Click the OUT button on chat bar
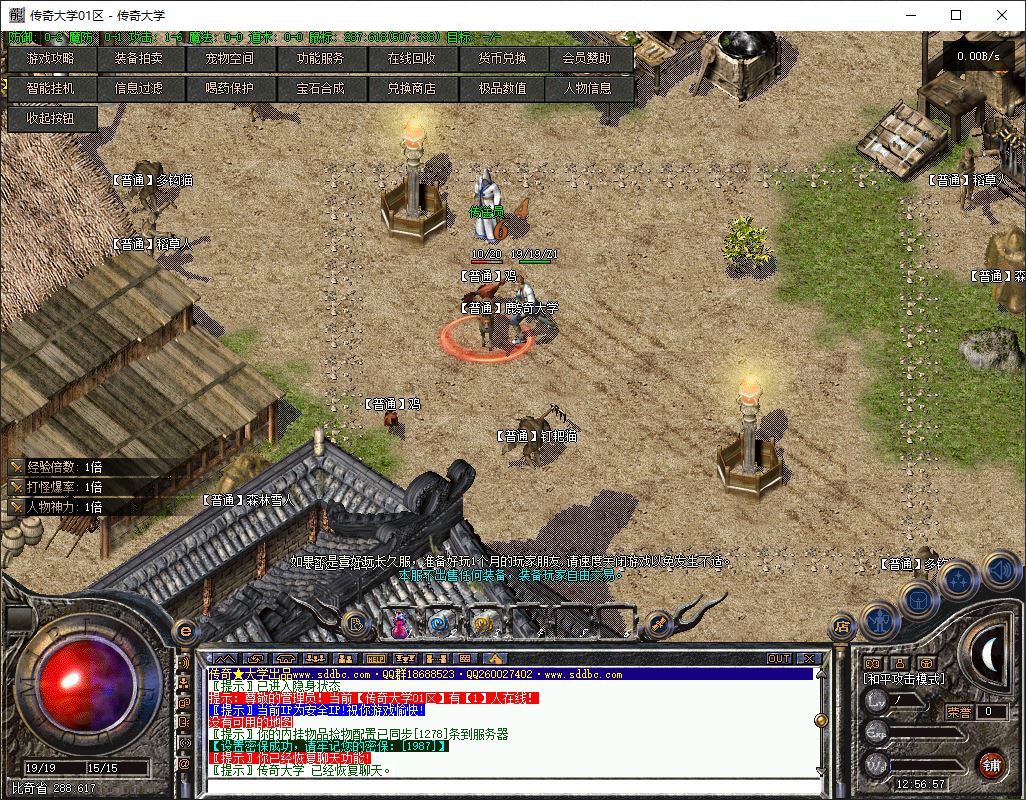Screen dimensions: 1026x800 click(x=778, y=658)
